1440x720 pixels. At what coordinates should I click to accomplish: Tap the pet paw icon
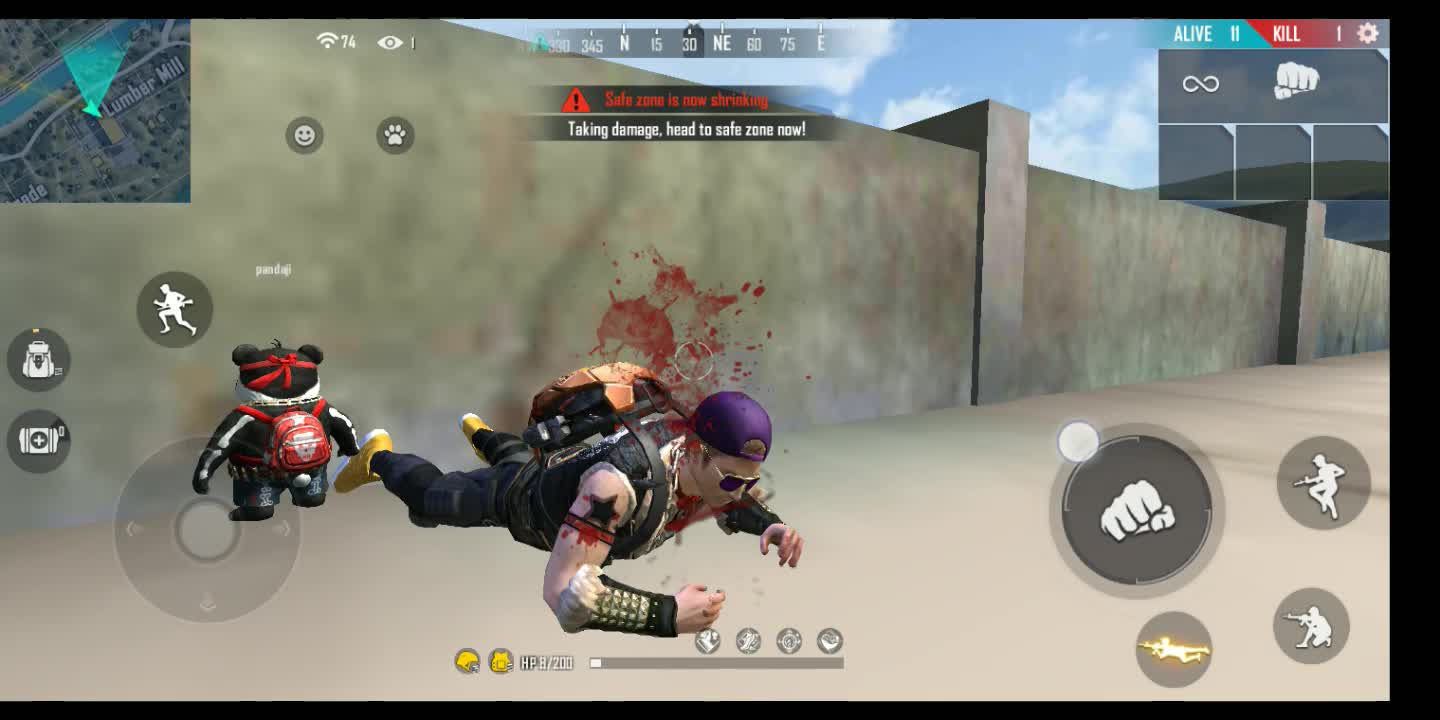(x=395, y=135)
